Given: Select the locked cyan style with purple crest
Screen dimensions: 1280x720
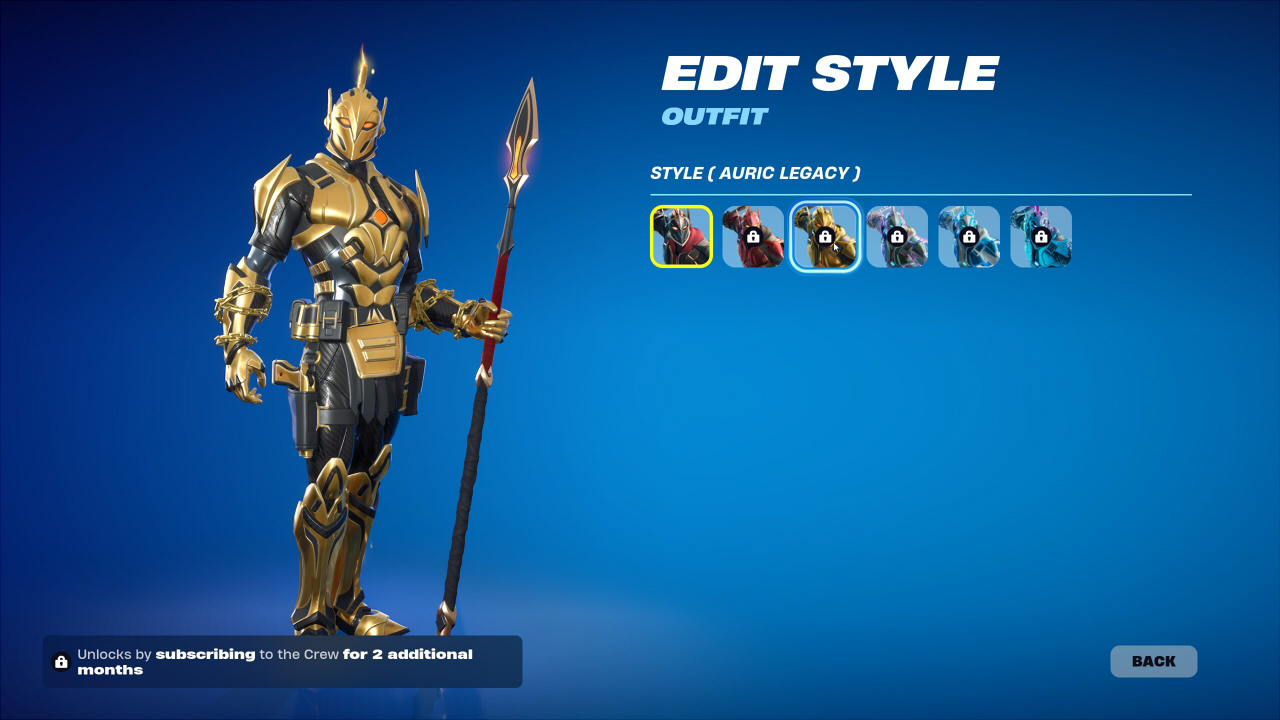Looking at the screenshot, I should click(x=1041, y=237).
